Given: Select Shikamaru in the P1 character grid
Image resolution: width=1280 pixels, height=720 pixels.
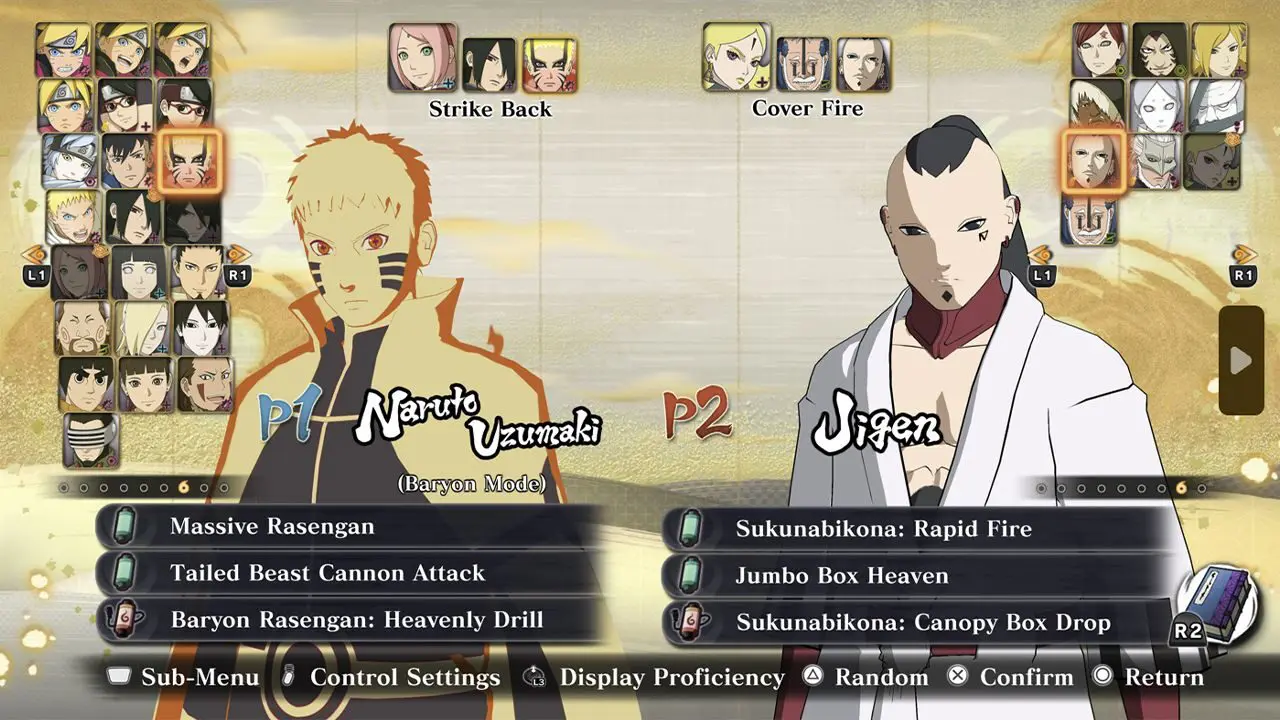Looking at the screenshot, I should 198,271.
